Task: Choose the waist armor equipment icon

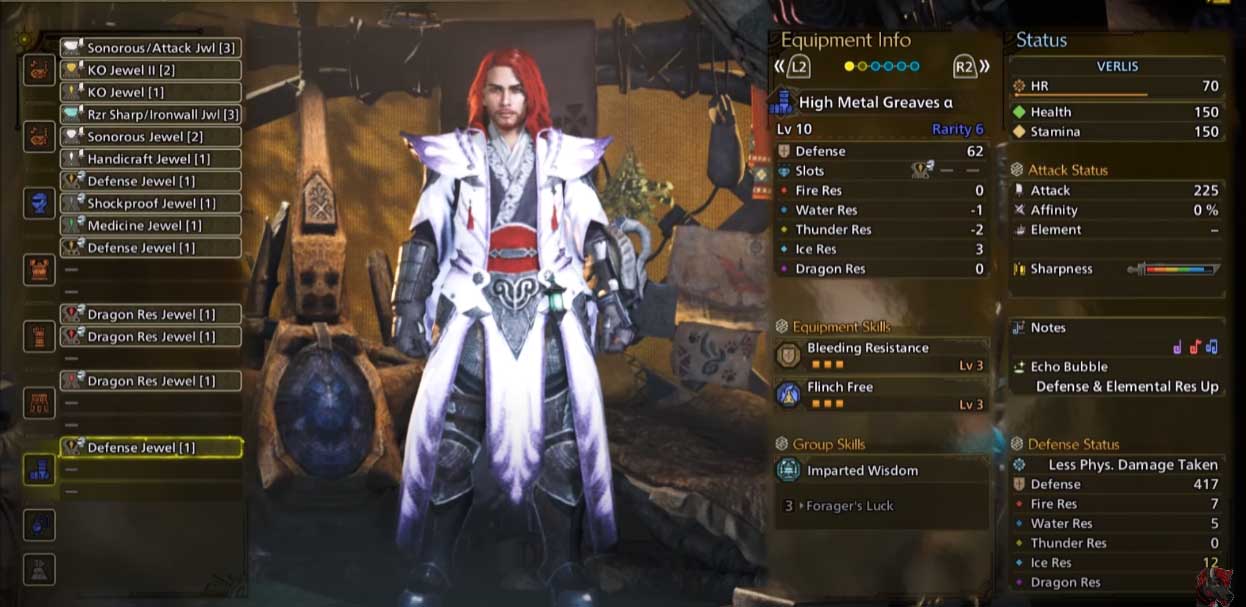Action: [x=39, y=403]
